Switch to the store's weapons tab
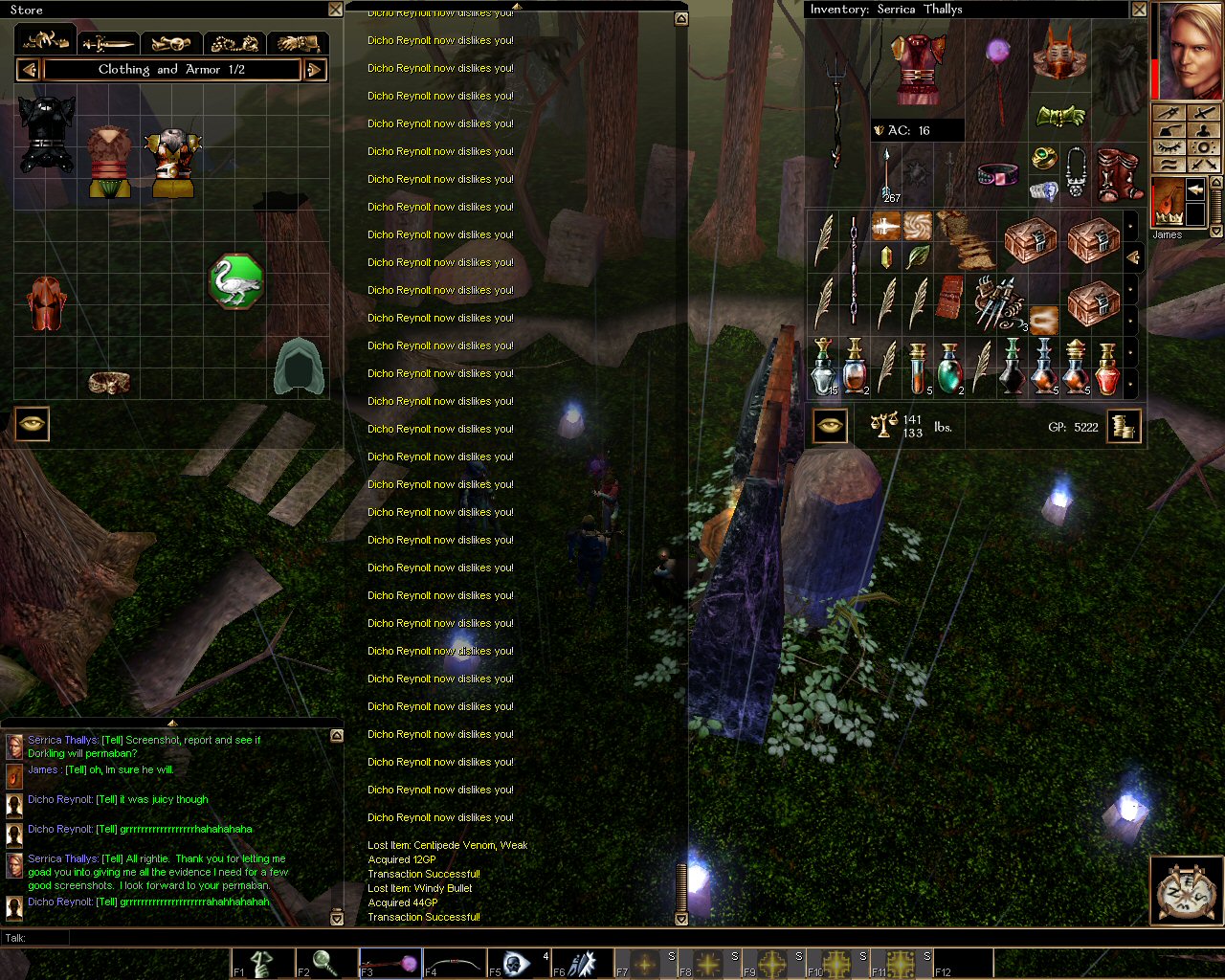The width and height of the screenshot is (1225, 980). pos(108,43)
